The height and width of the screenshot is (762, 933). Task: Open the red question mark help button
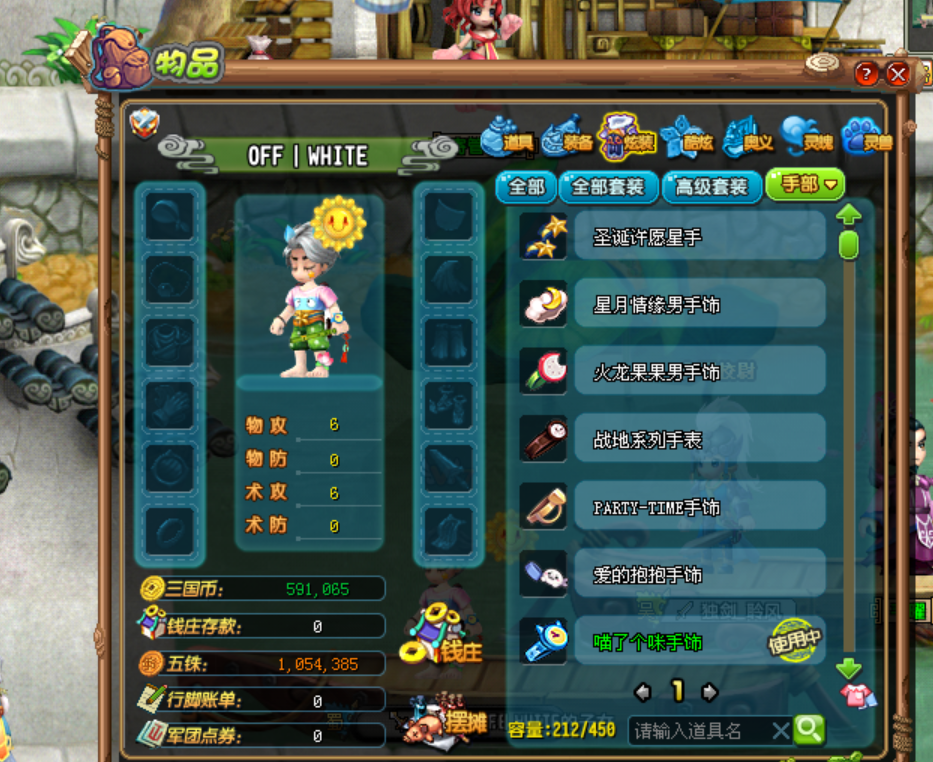[x=867, y=74]
